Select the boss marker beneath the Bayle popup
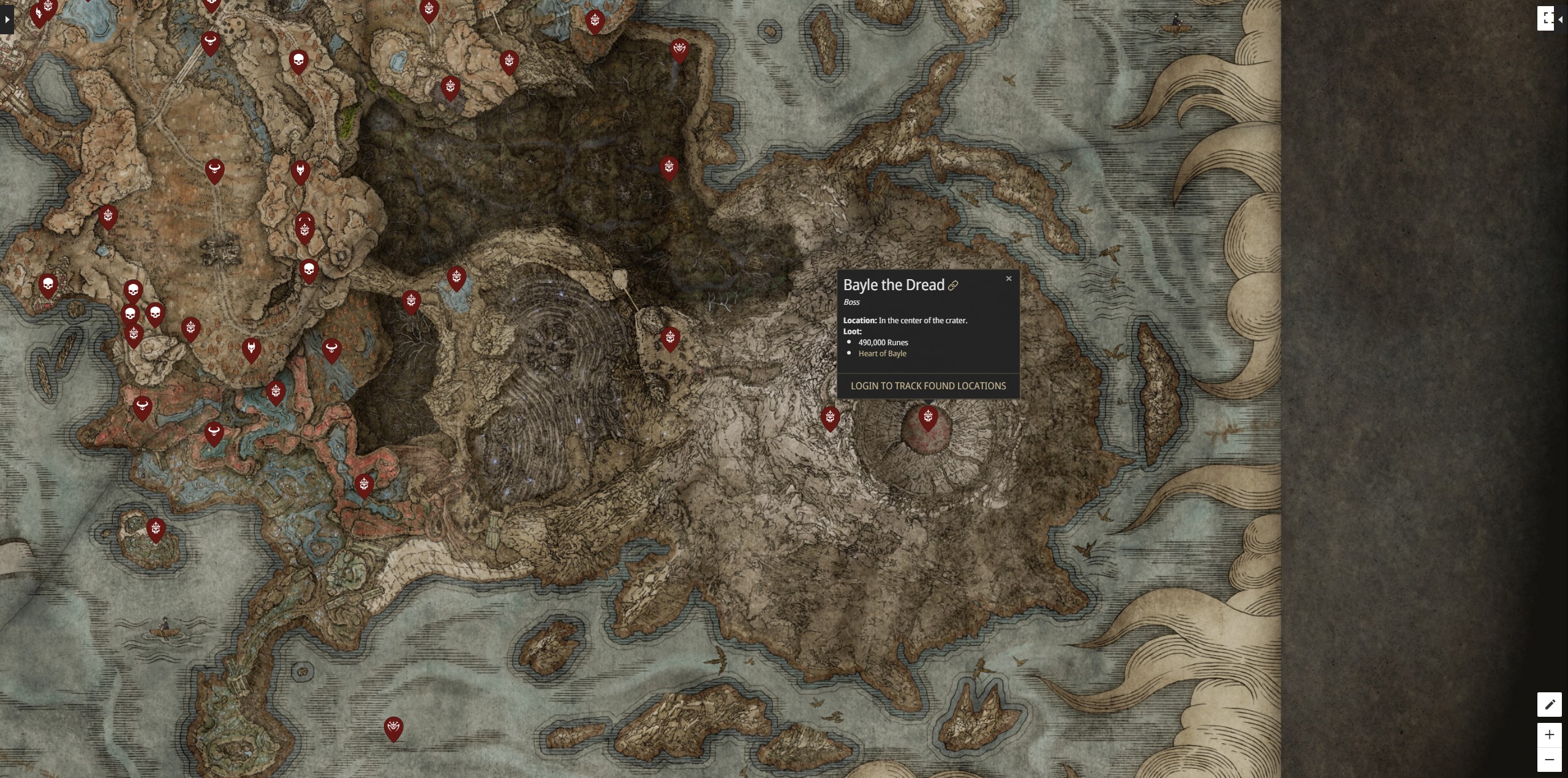 [928, 418]
